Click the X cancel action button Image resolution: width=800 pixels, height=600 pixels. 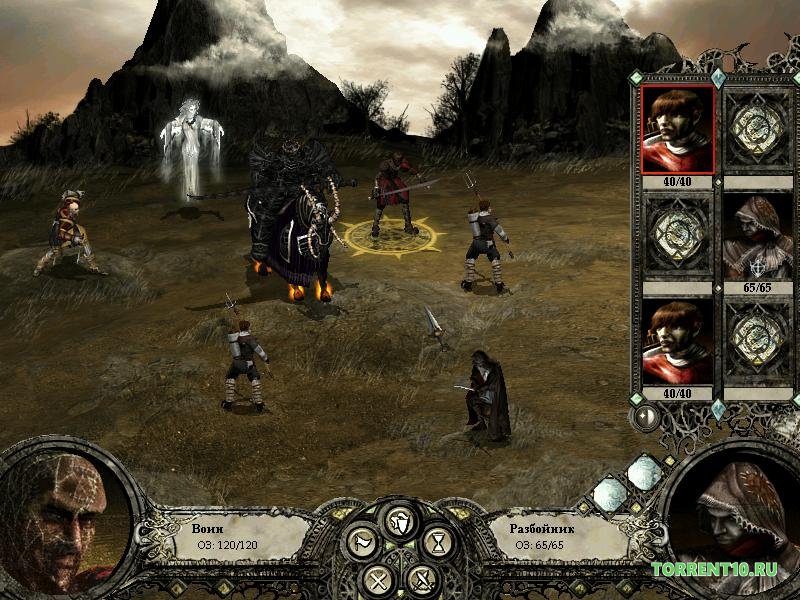[x=376, y=577]
